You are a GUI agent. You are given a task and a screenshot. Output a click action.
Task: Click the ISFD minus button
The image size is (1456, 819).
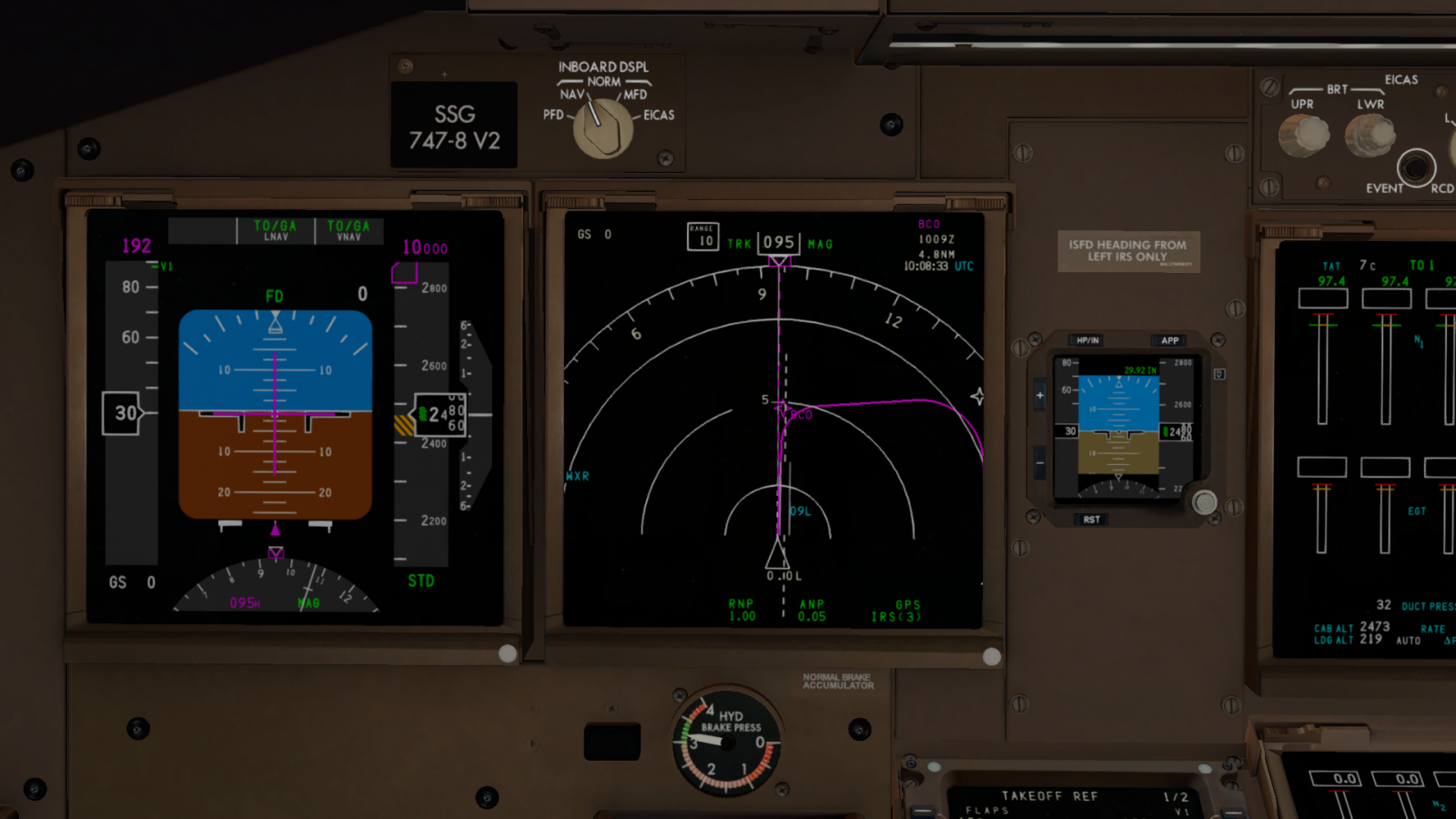(1039, 462)
